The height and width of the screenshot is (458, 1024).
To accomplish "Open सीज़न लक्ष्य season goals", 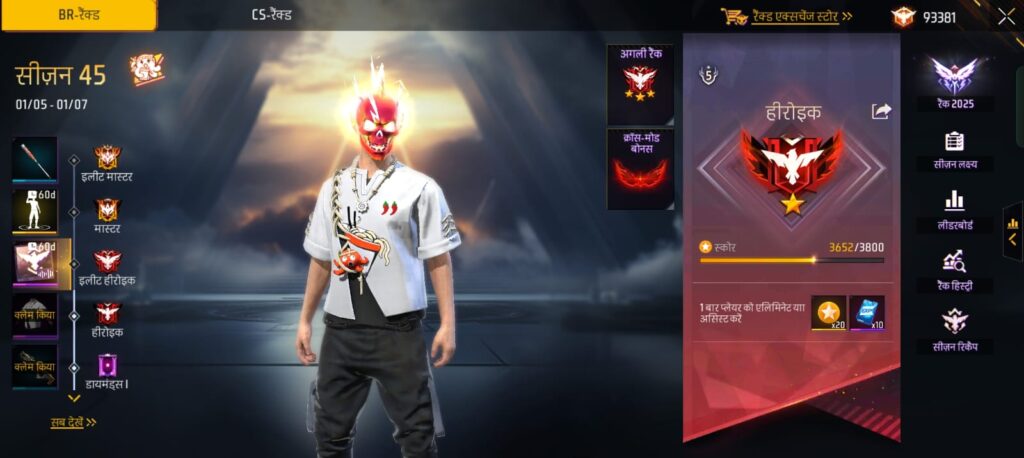I will click(x=953, y=149).
